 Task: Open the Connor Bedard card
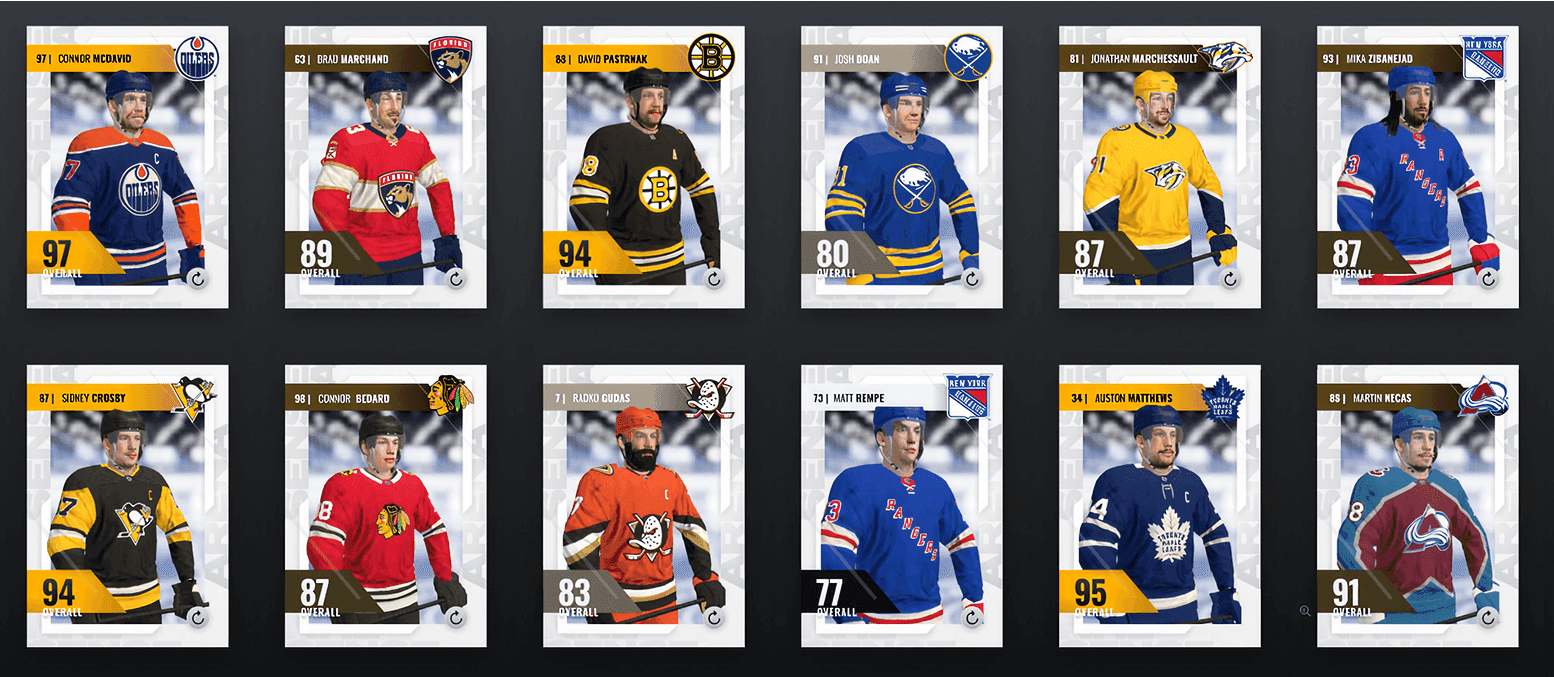tap(385, 505)
